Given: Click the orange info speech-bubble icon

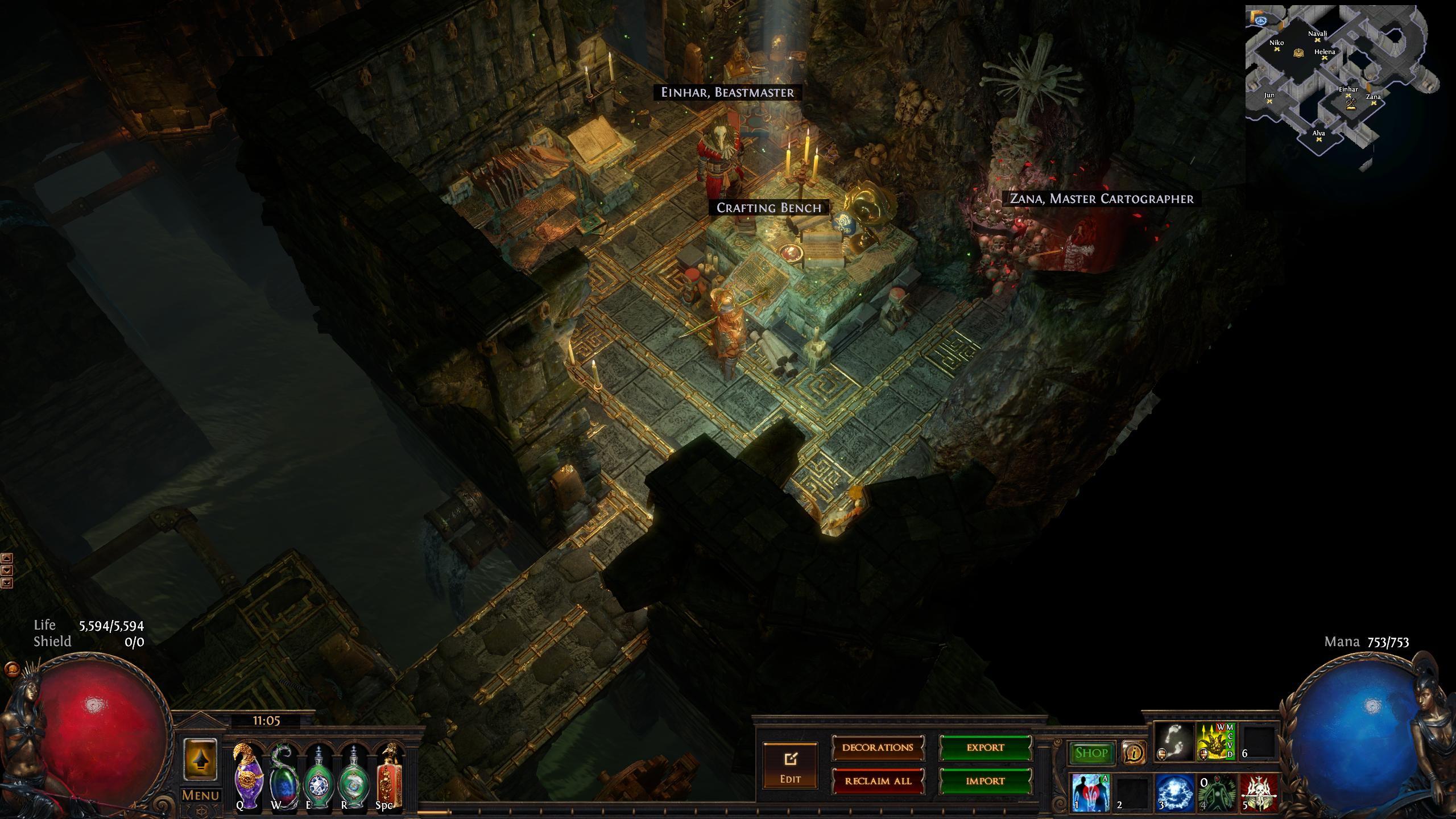Looking at the screenshot, I should click(1134, 753).
